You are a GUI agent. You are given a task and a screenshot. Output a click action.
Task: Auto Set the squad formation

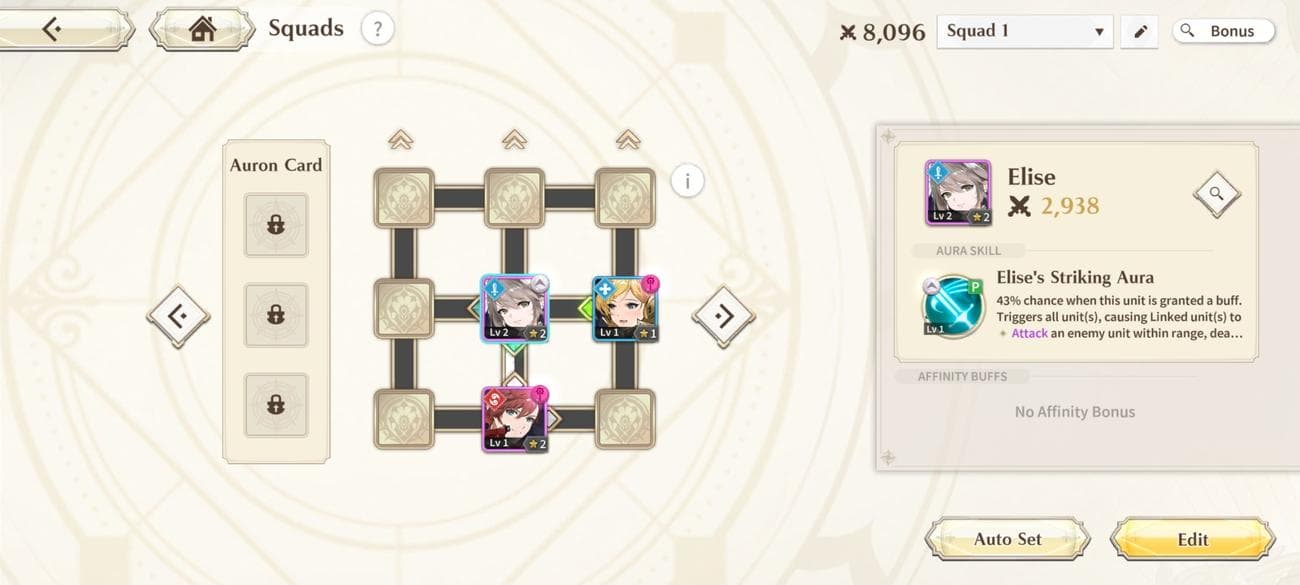click(x=1007, y=539)
